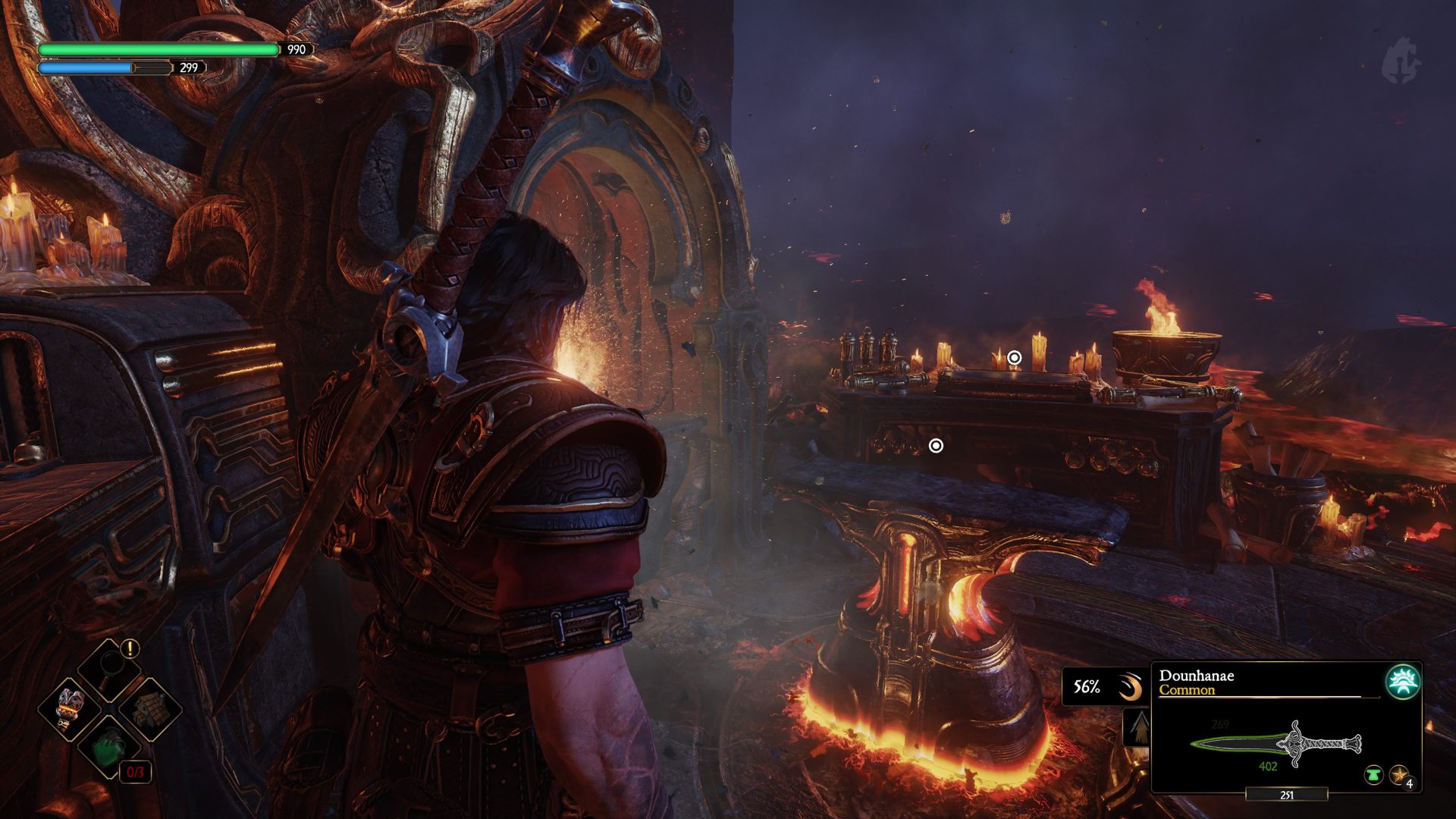Click the yellow exclamation alert badge
This screenshot has width=1456, height=819.
point(130,648)
